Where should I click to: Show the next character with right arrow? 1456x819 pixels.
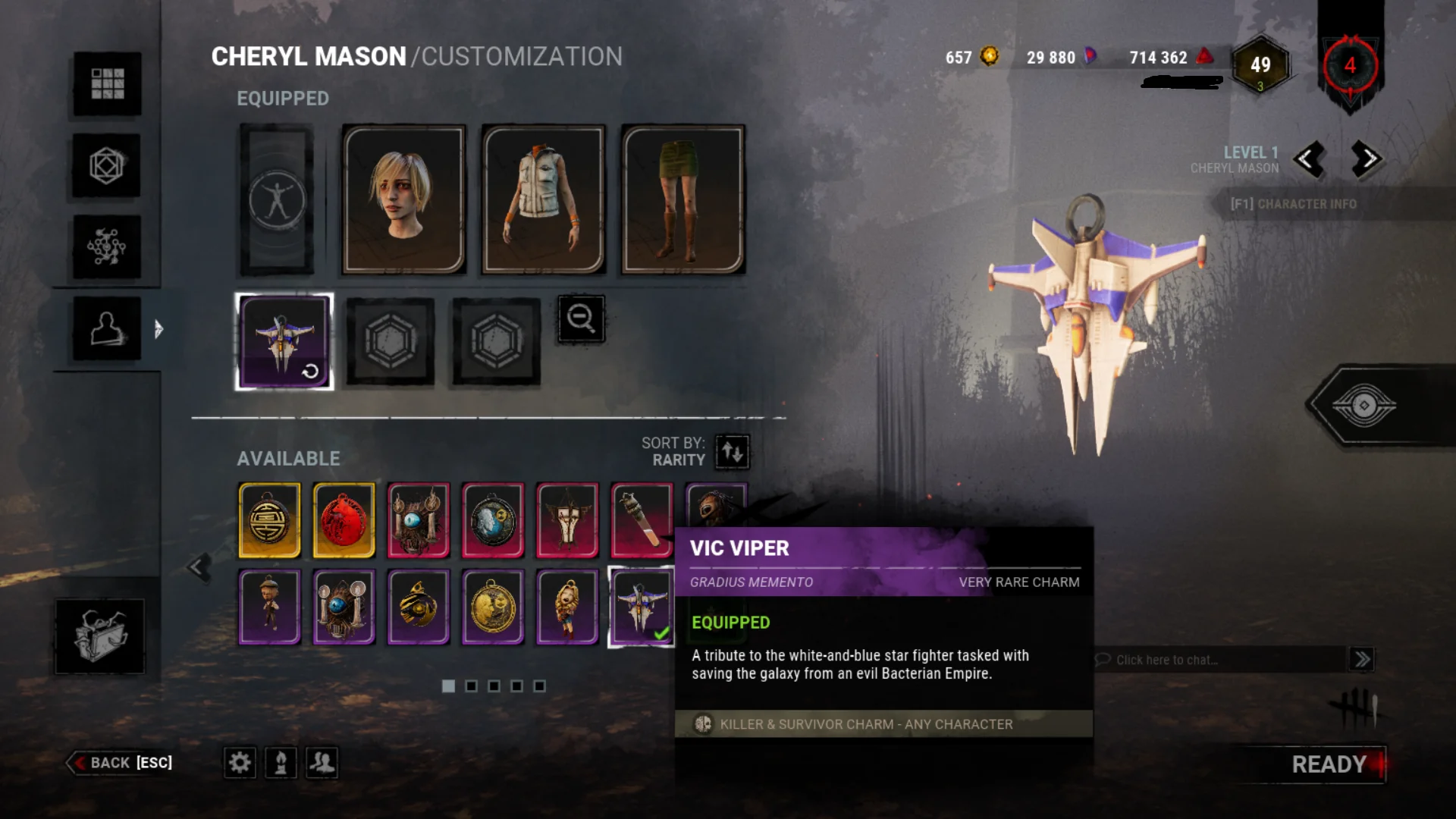coord(1367,159)
